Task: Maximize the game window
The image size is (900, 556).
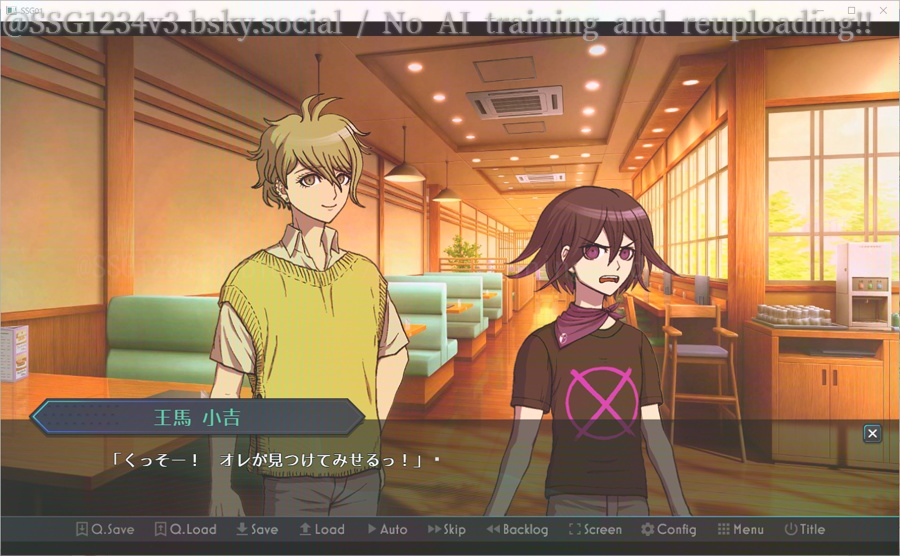Action: click(x=851, y=9)
